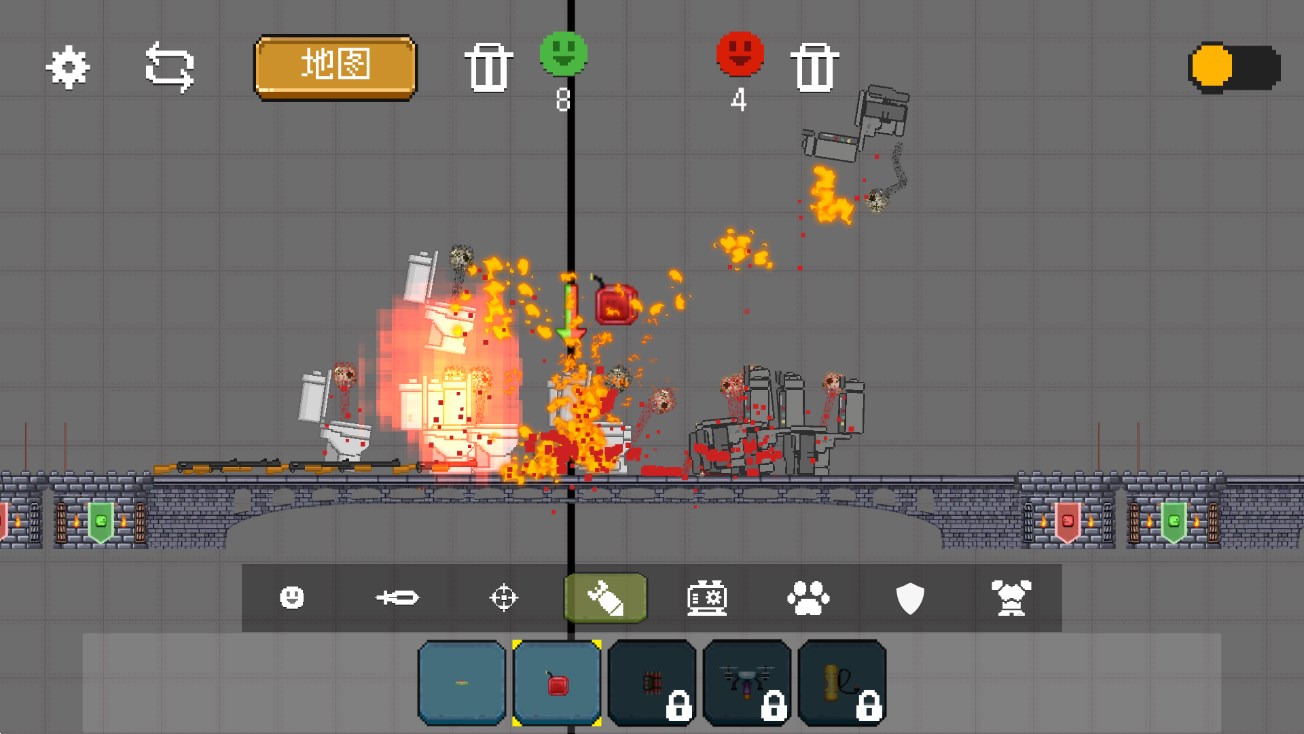Click the swap arrows icon

[170, 67]
